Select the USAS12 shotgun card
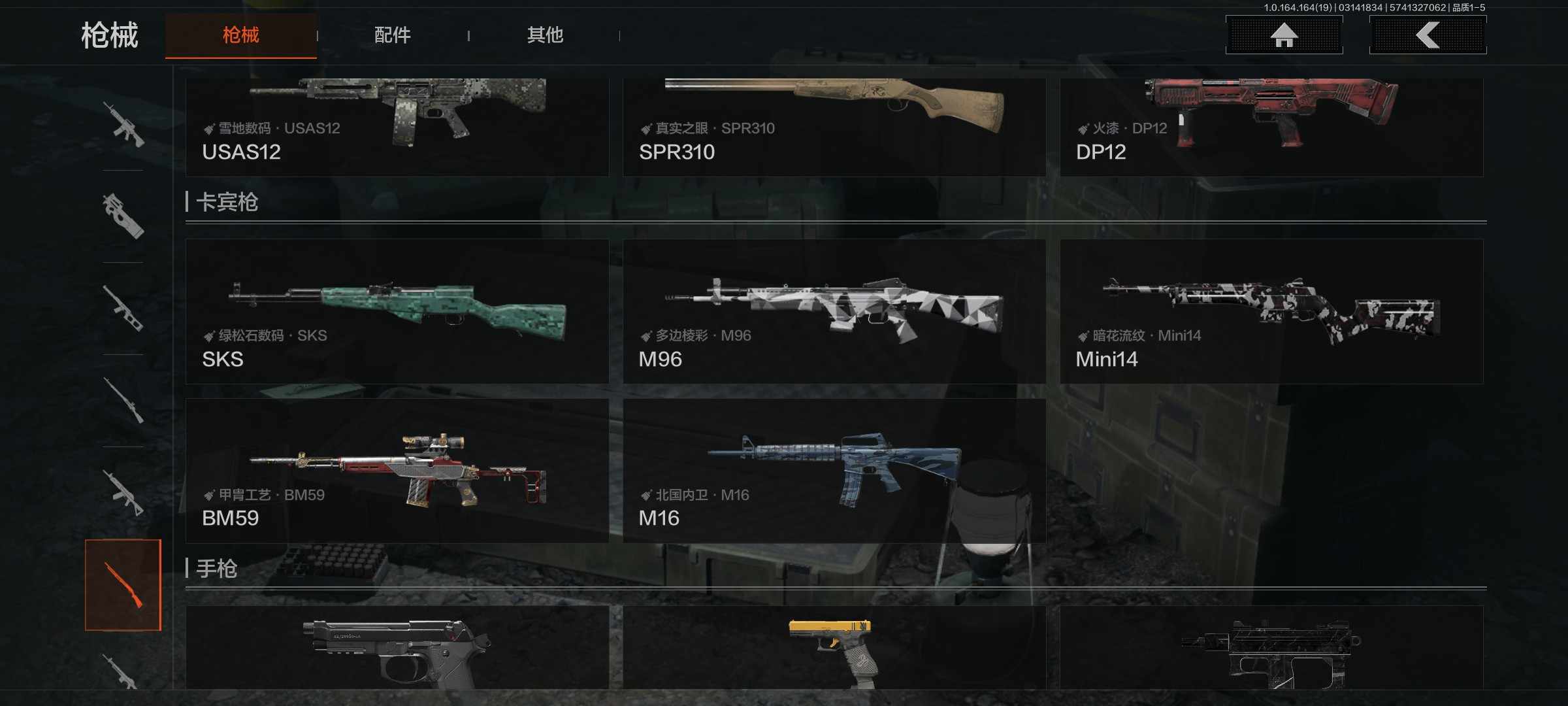 pos(397,127)
